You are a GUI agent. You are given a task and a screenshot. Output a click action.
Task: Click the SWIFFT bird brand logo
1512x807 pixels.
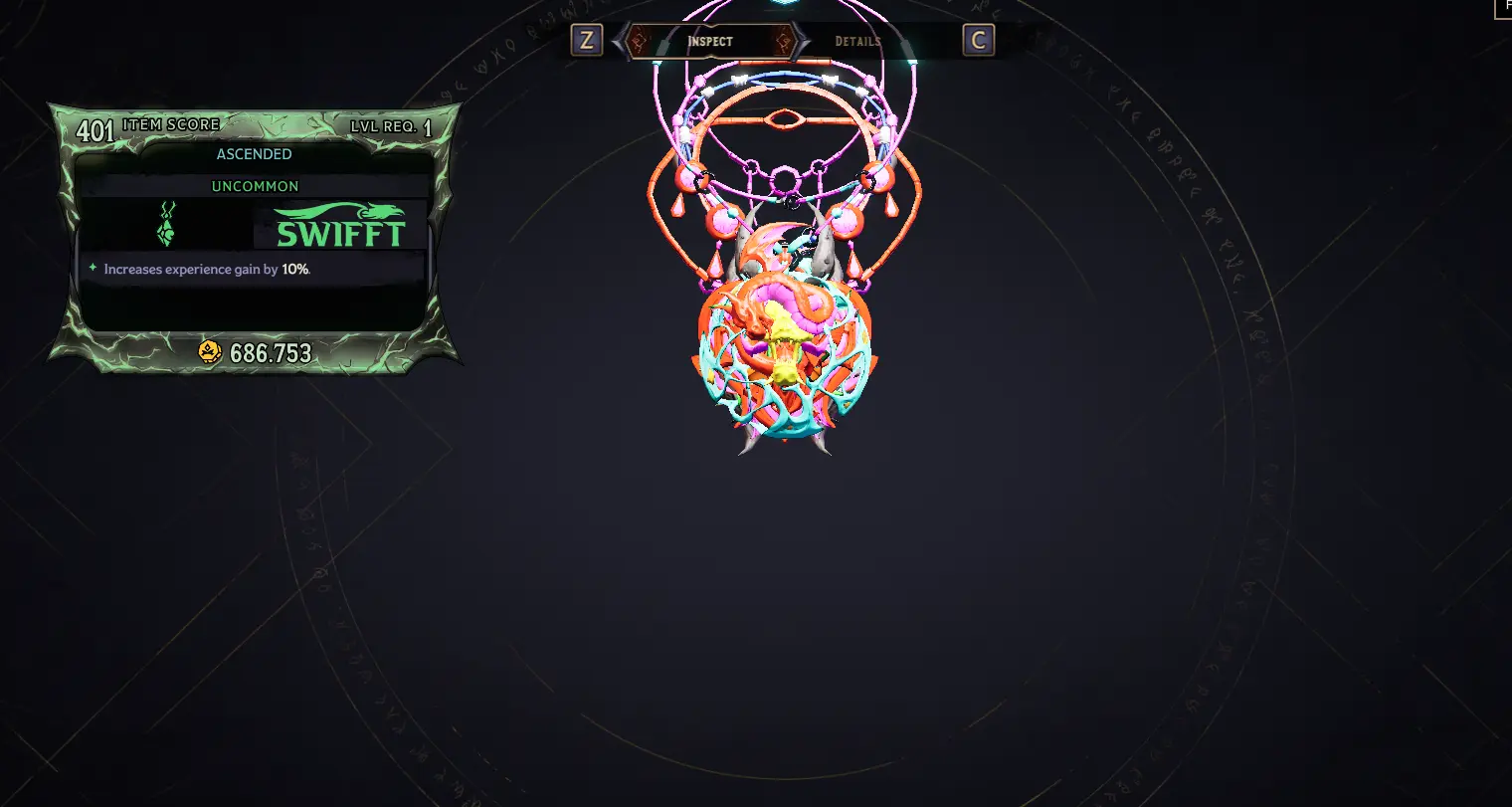pos(338,227)
